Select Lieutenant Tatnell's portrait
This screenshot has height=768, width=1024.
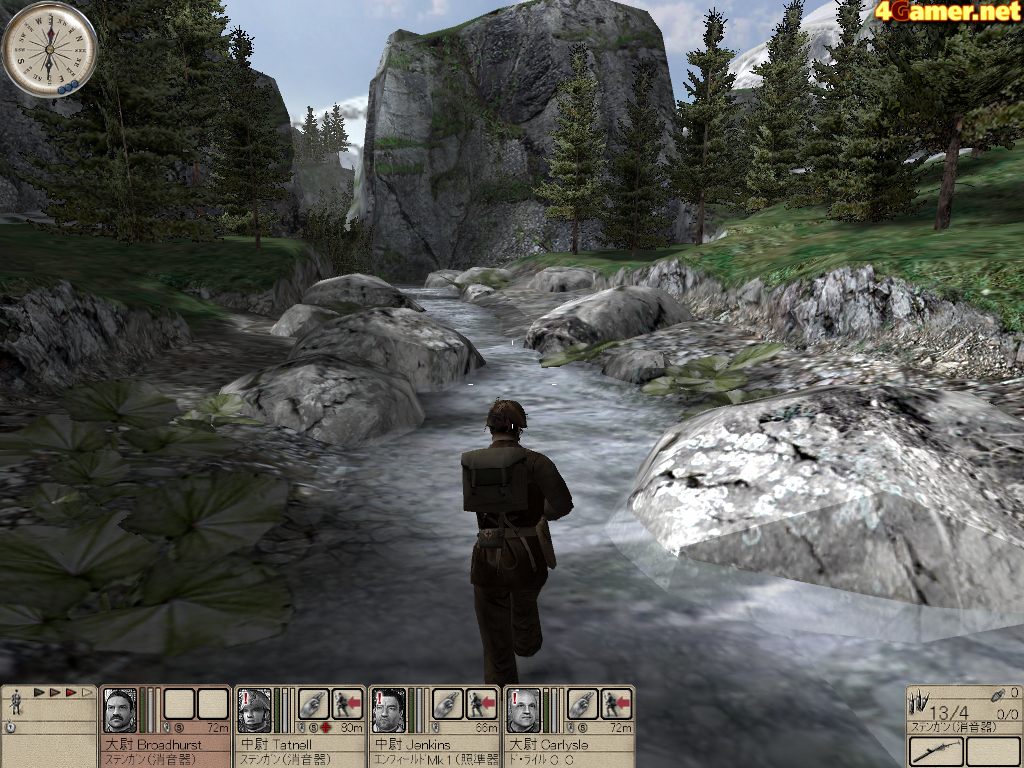[x=254, y=710]
